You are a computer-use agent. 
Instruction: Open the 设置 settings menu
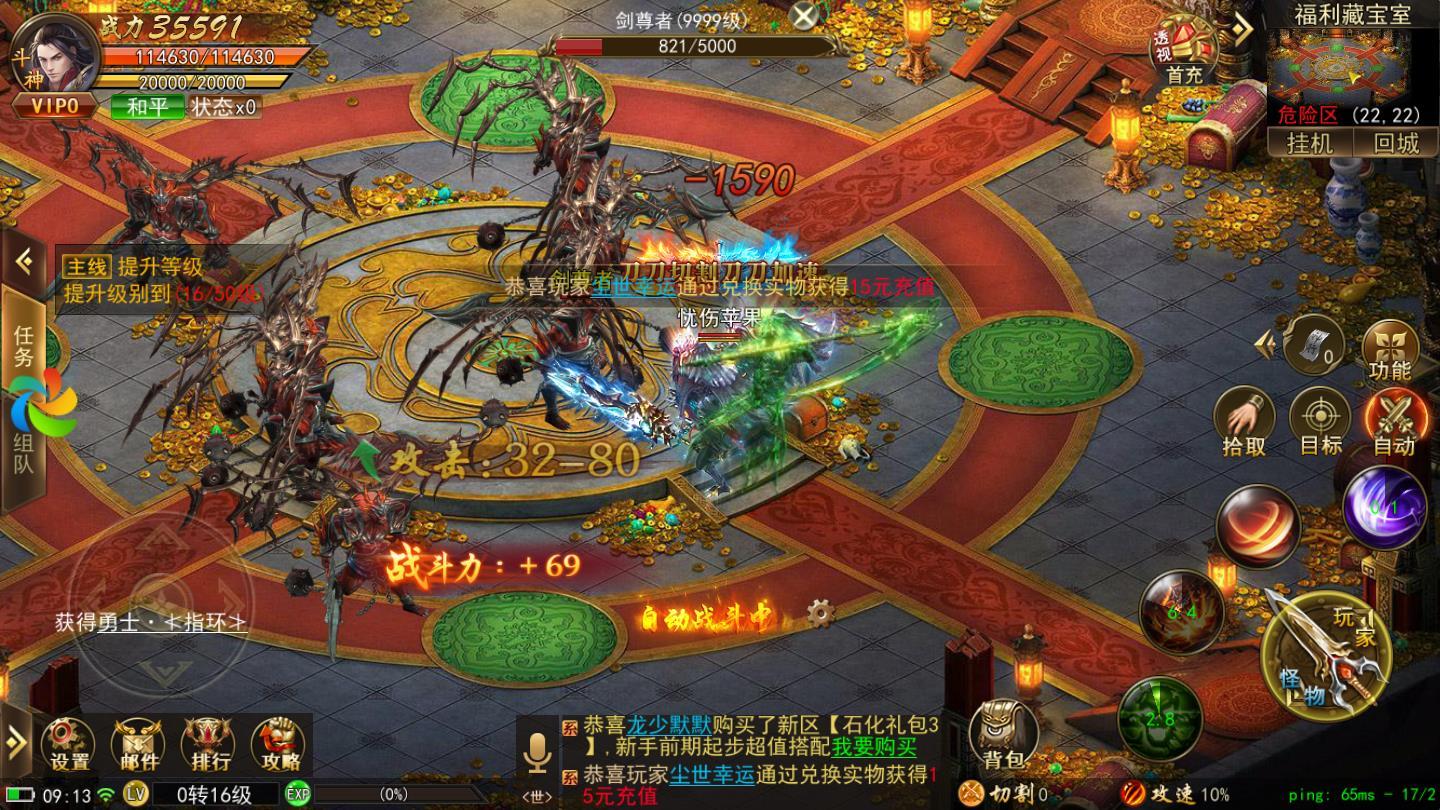tap(69, 747)
